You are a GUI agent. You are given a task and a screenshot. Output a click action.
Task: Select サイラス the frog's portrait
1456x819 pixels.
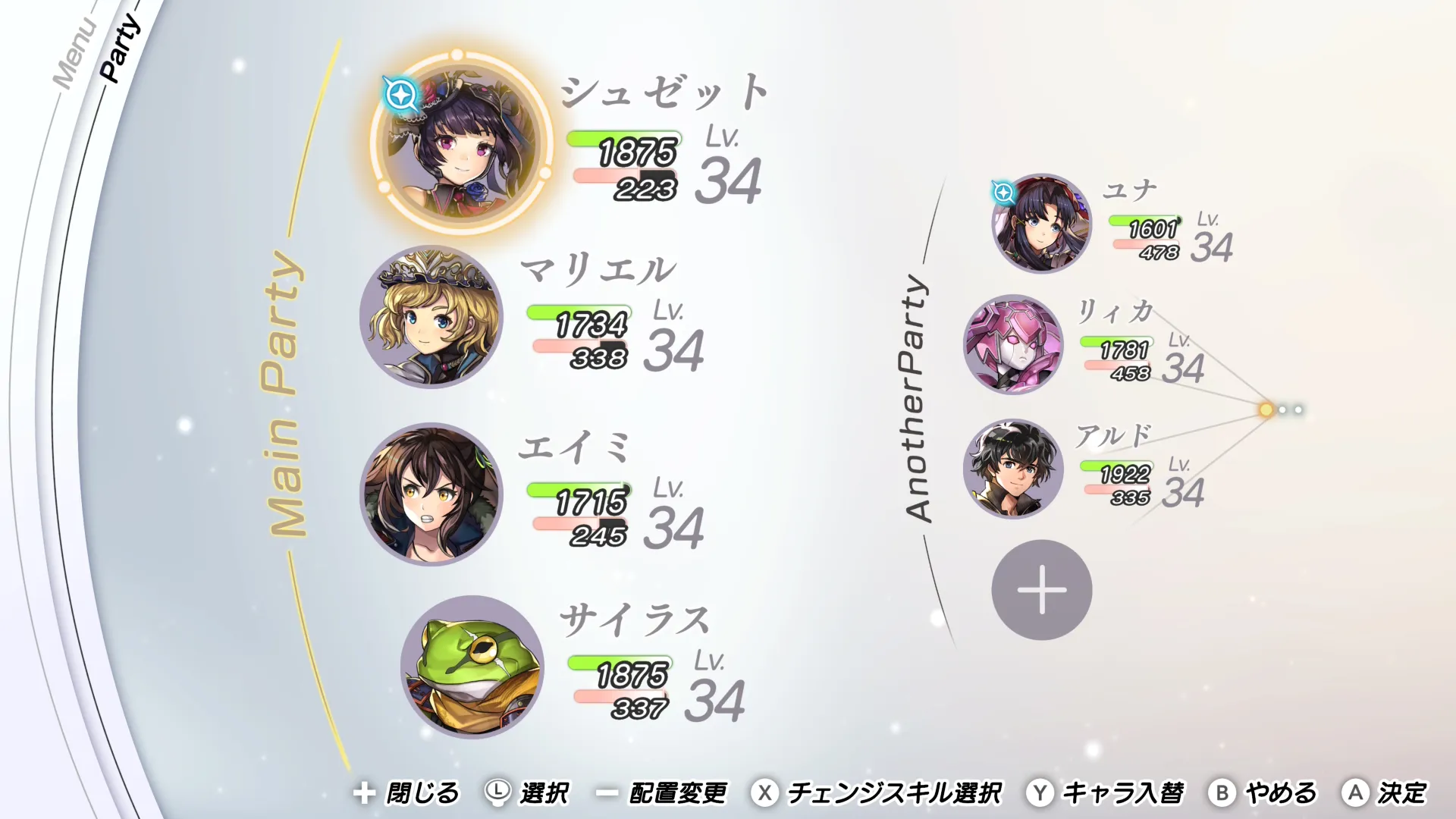(470, 667)
